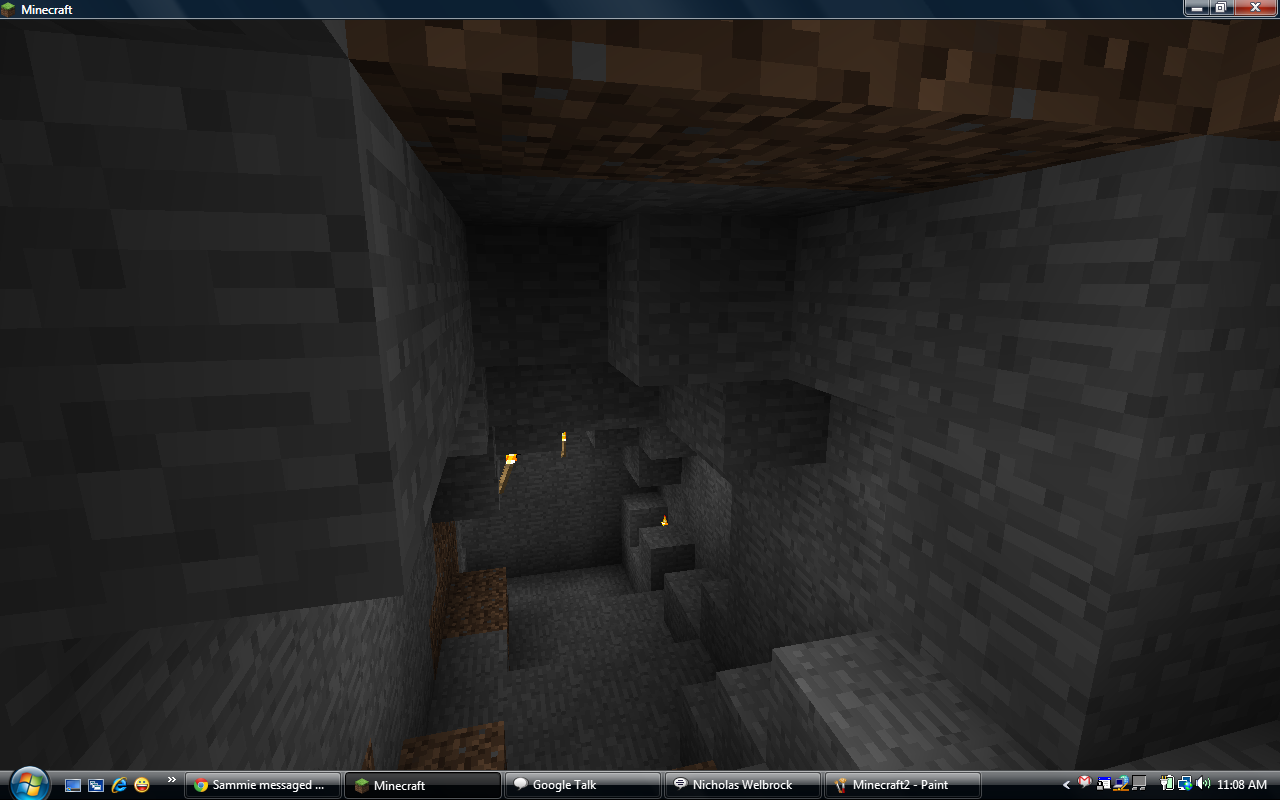This screenshot has height=800, width=1280.
Task: Open Gmail Notifier in the system tray
Action: (1085, 784)
